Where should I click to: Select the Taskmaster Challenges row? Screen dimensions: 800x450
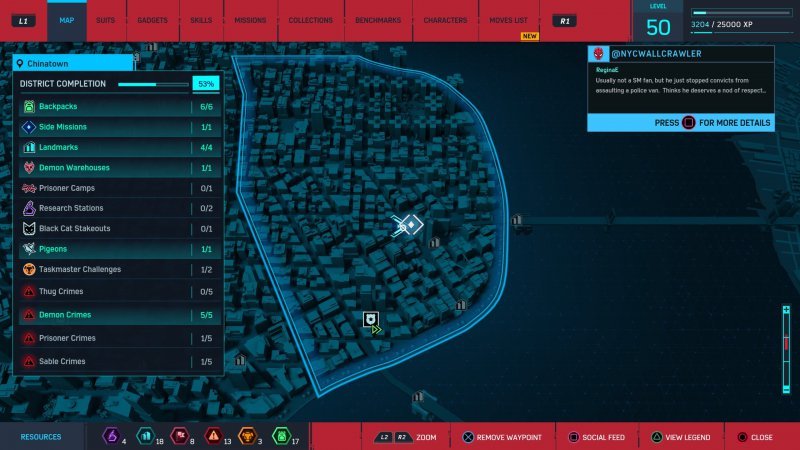(x=117, y=269)
